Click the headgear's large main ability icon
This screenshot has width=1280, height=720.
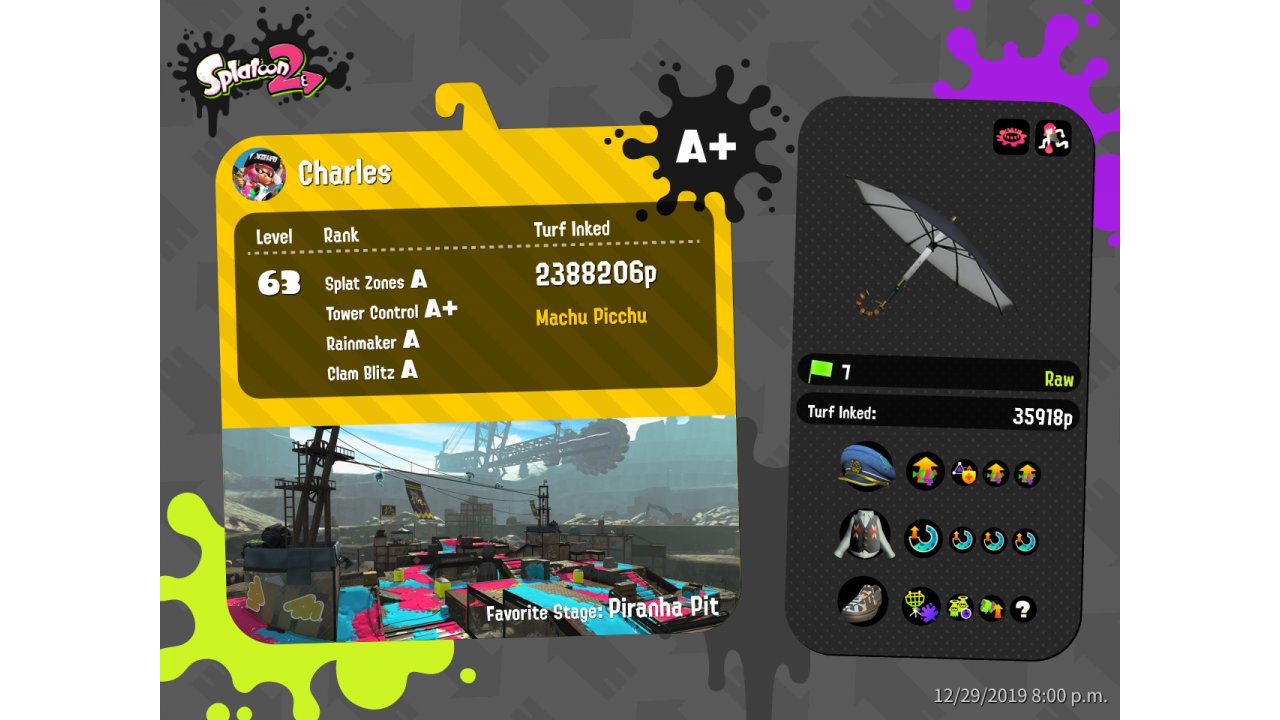[x=925, y=471]
